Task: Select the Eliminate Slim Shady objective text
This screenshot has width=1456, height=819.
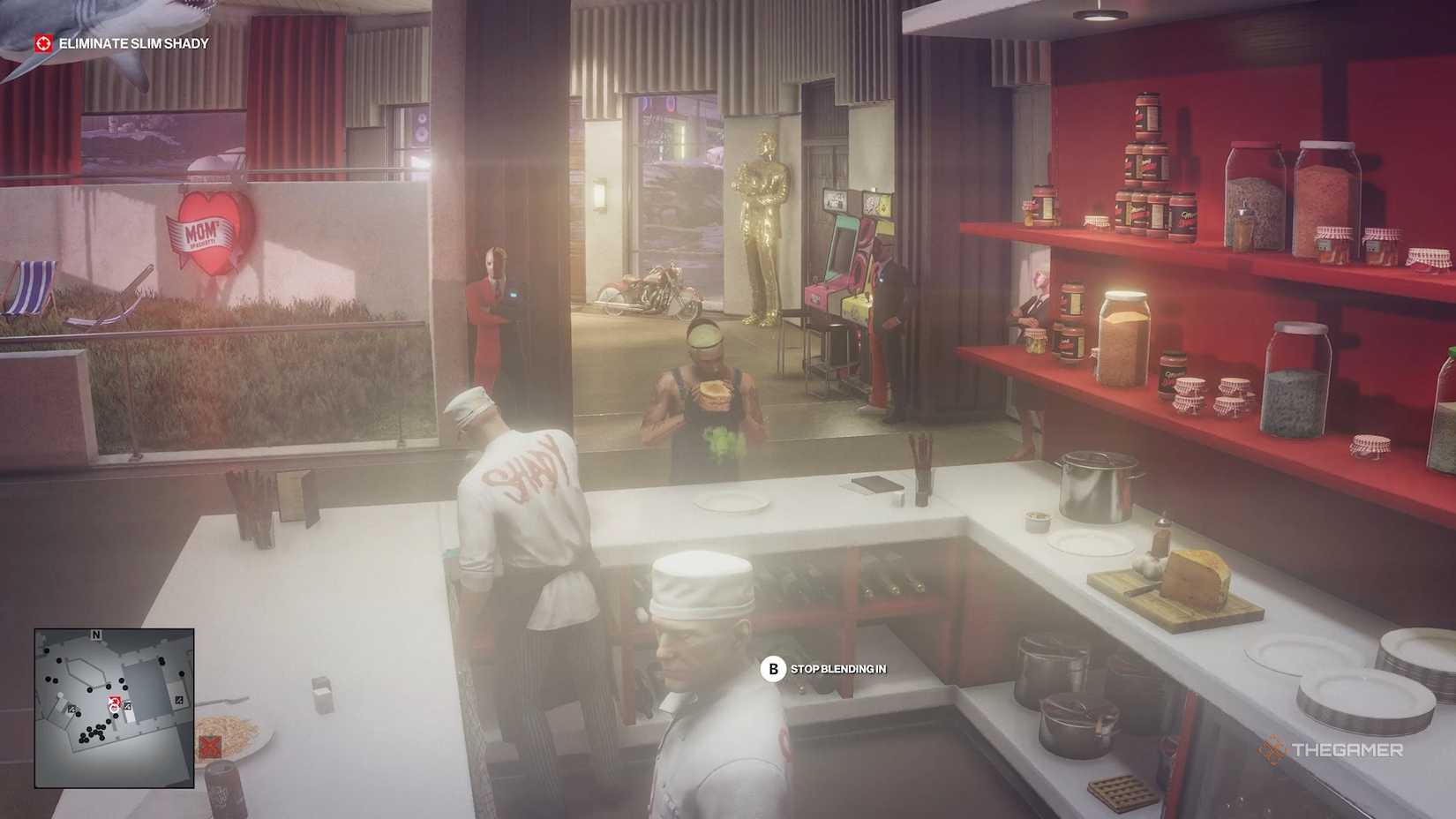Action: pos(134,41)
